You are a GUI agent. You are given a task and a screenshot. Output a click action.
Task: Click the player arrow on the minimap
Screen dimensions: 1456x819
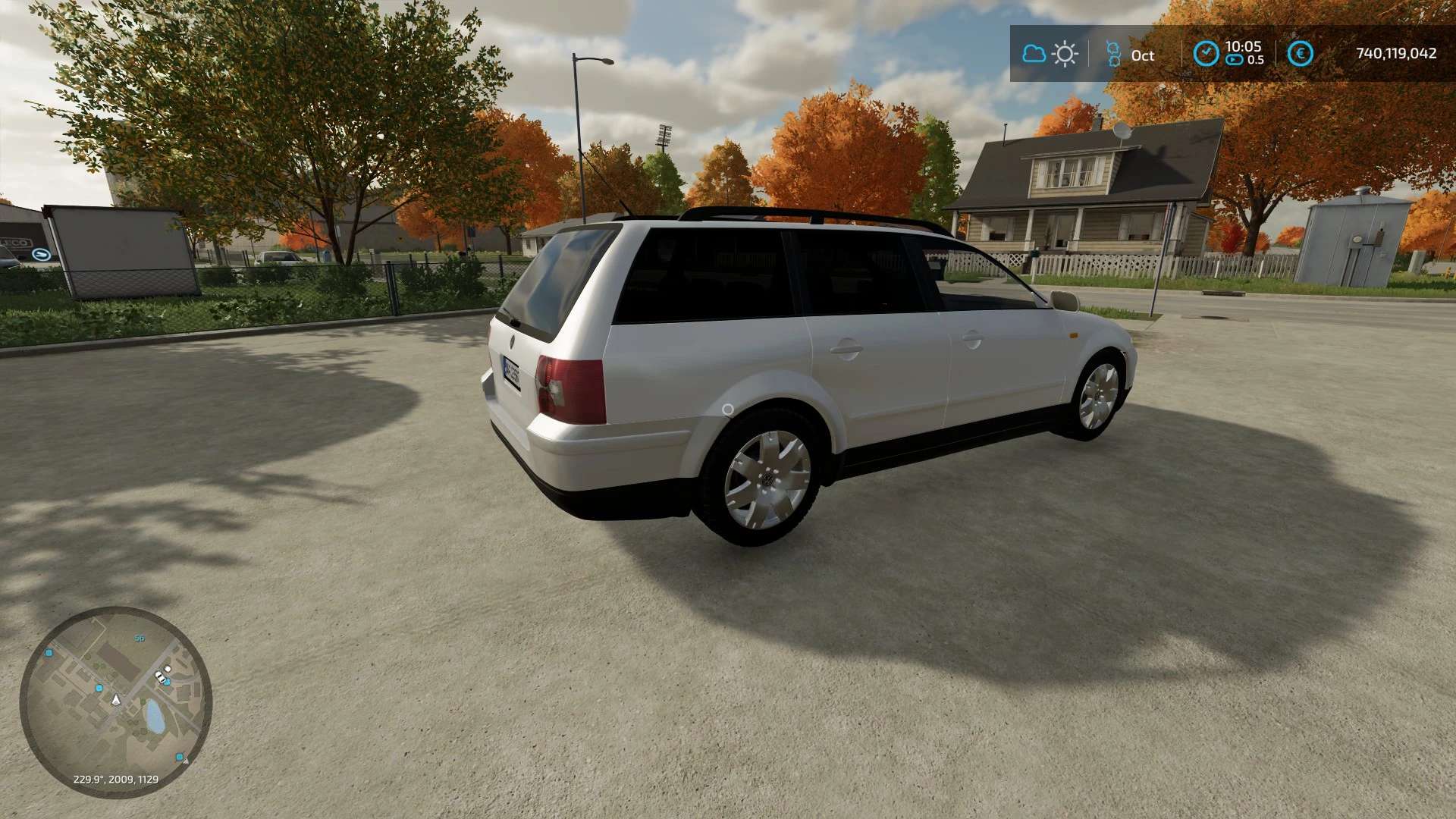pos(116,701)
